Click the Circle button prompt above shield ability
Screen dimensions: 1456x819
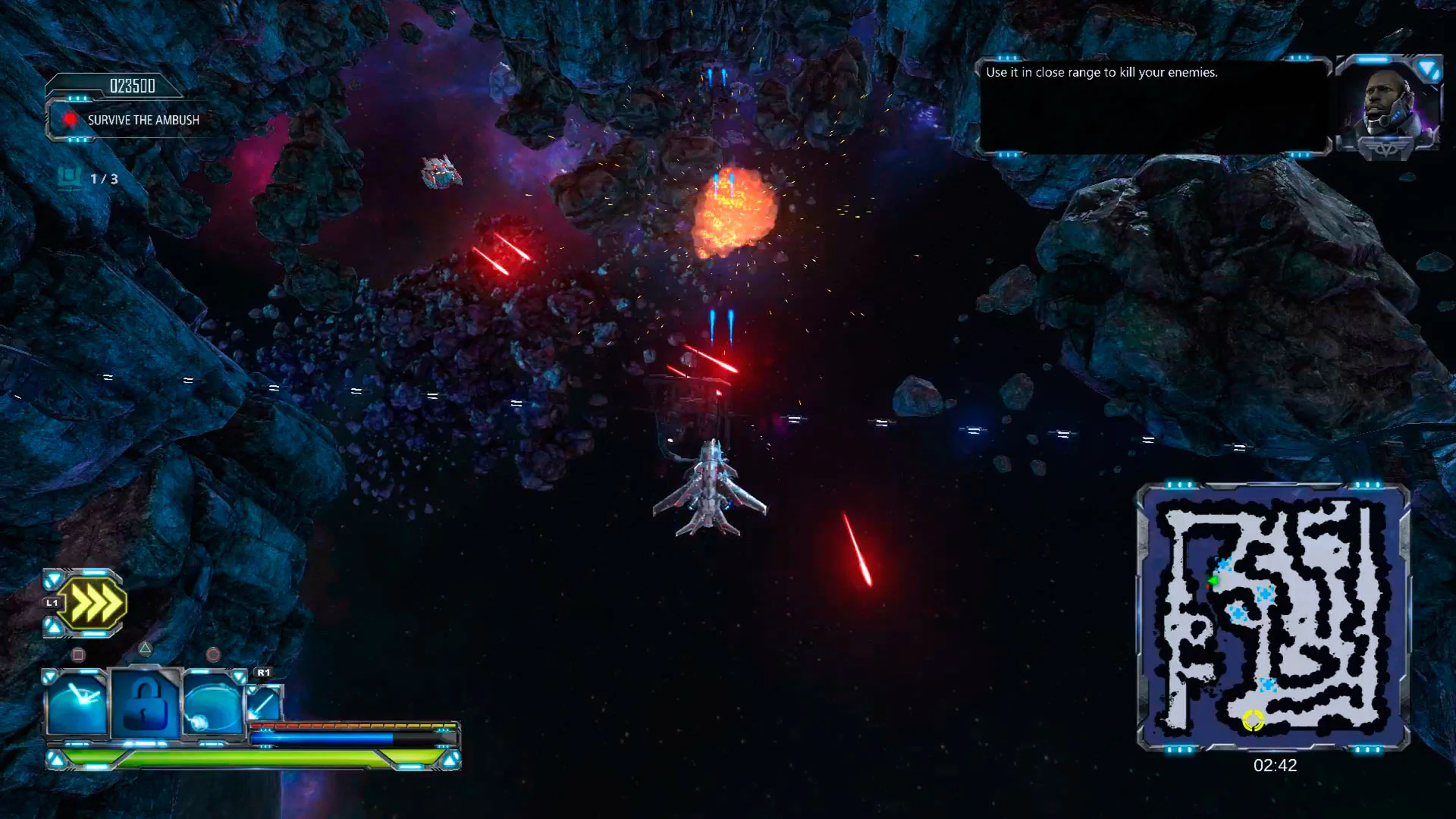pyautogui.click(x=214, y=653)
